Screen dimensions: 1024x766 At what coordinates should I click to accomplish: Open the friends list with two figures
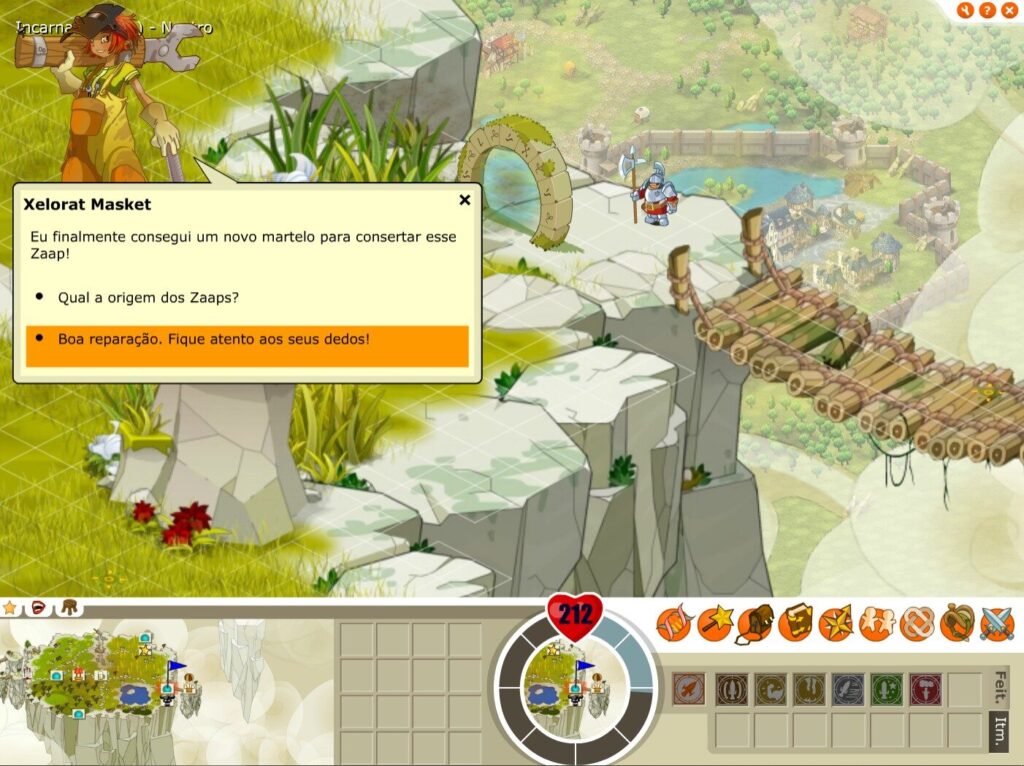pyautogui.click(x=876, y=624)
